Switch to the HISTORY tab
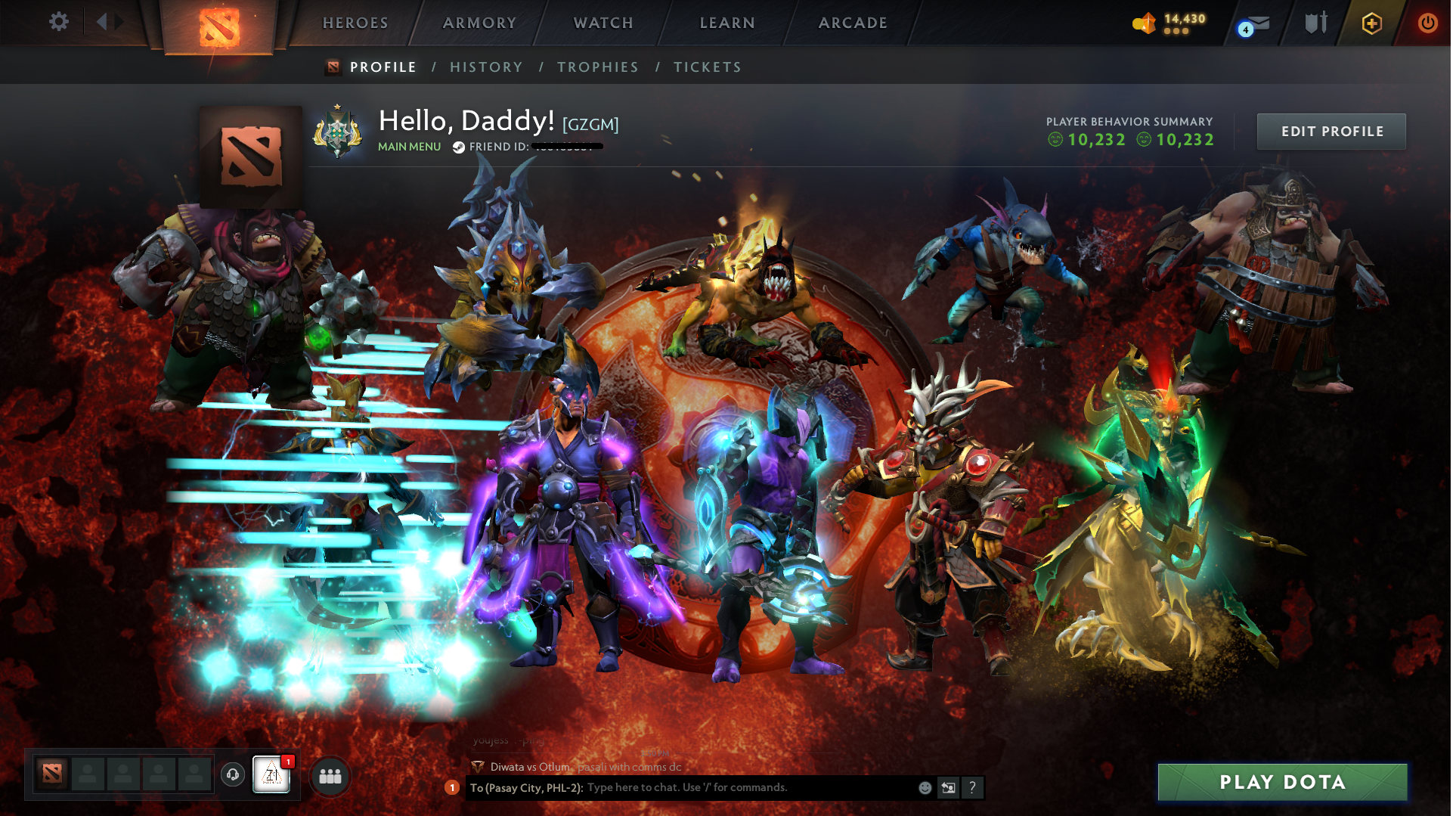This screenshot has width=1456, height=816. click(x=486, y=67)
